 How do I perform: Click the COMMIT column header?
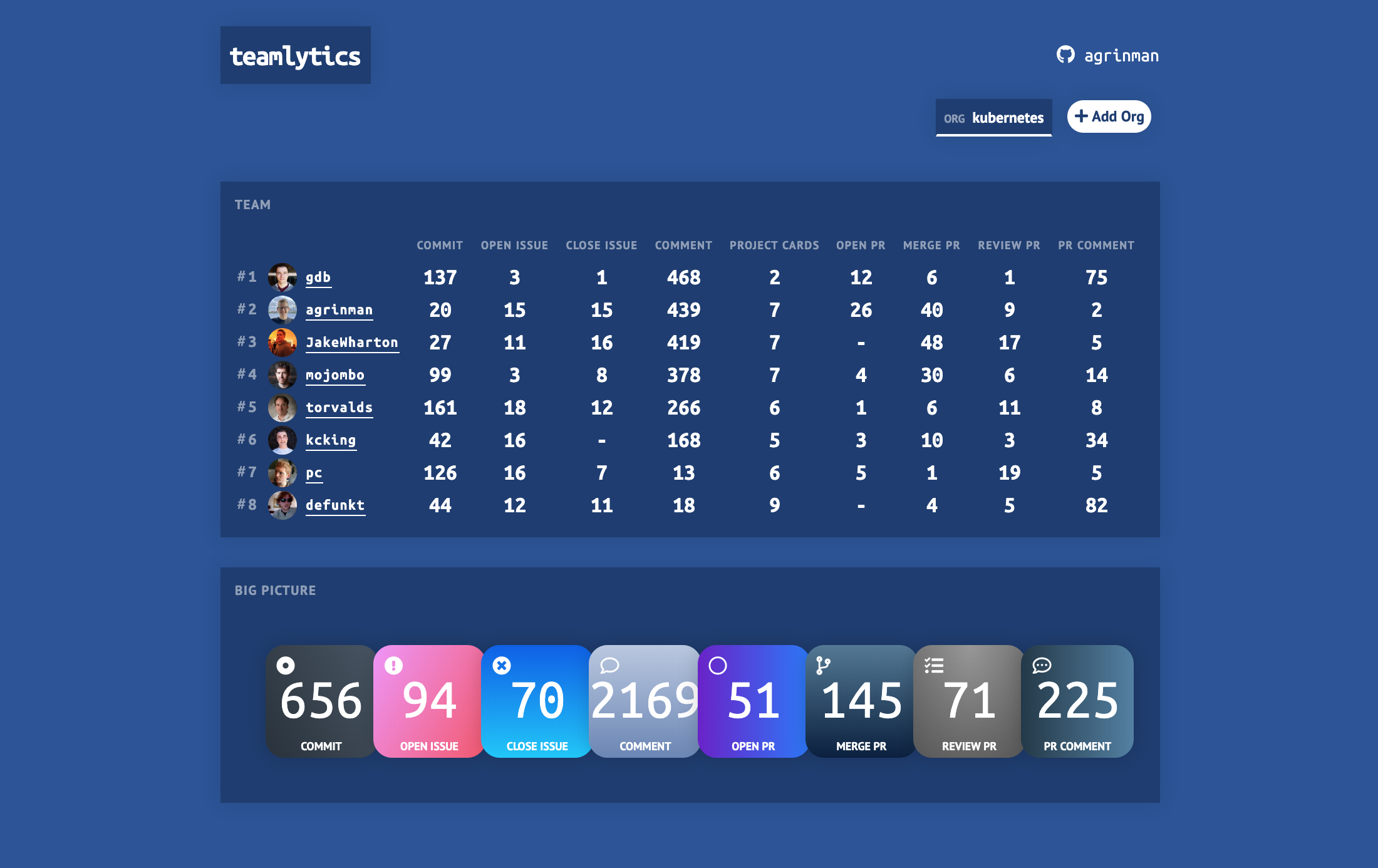click(440, 245)
